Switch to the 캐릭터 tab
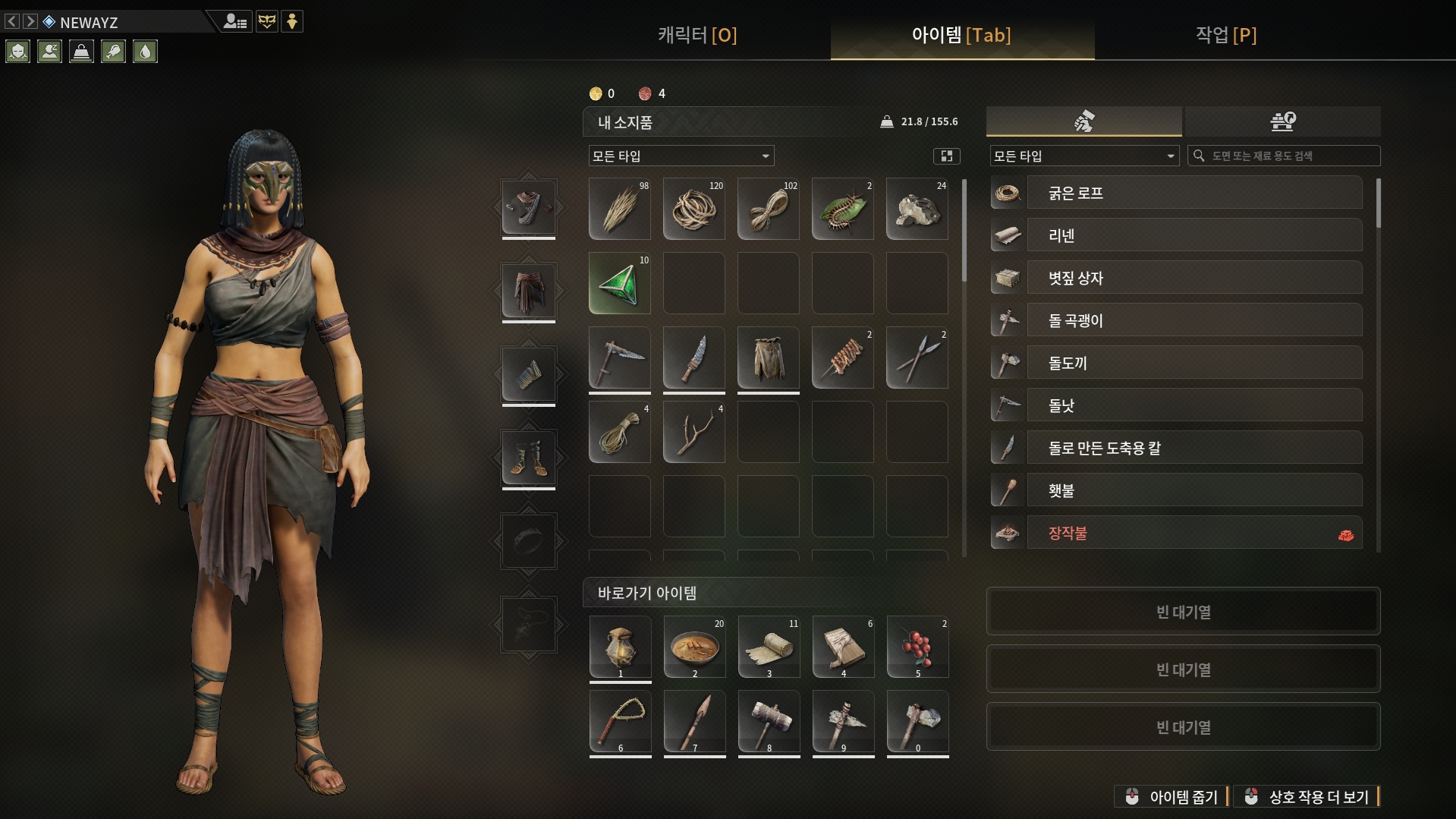Image resolution: width=1456 pixels, height=819 pixels. tap(697, 35)
